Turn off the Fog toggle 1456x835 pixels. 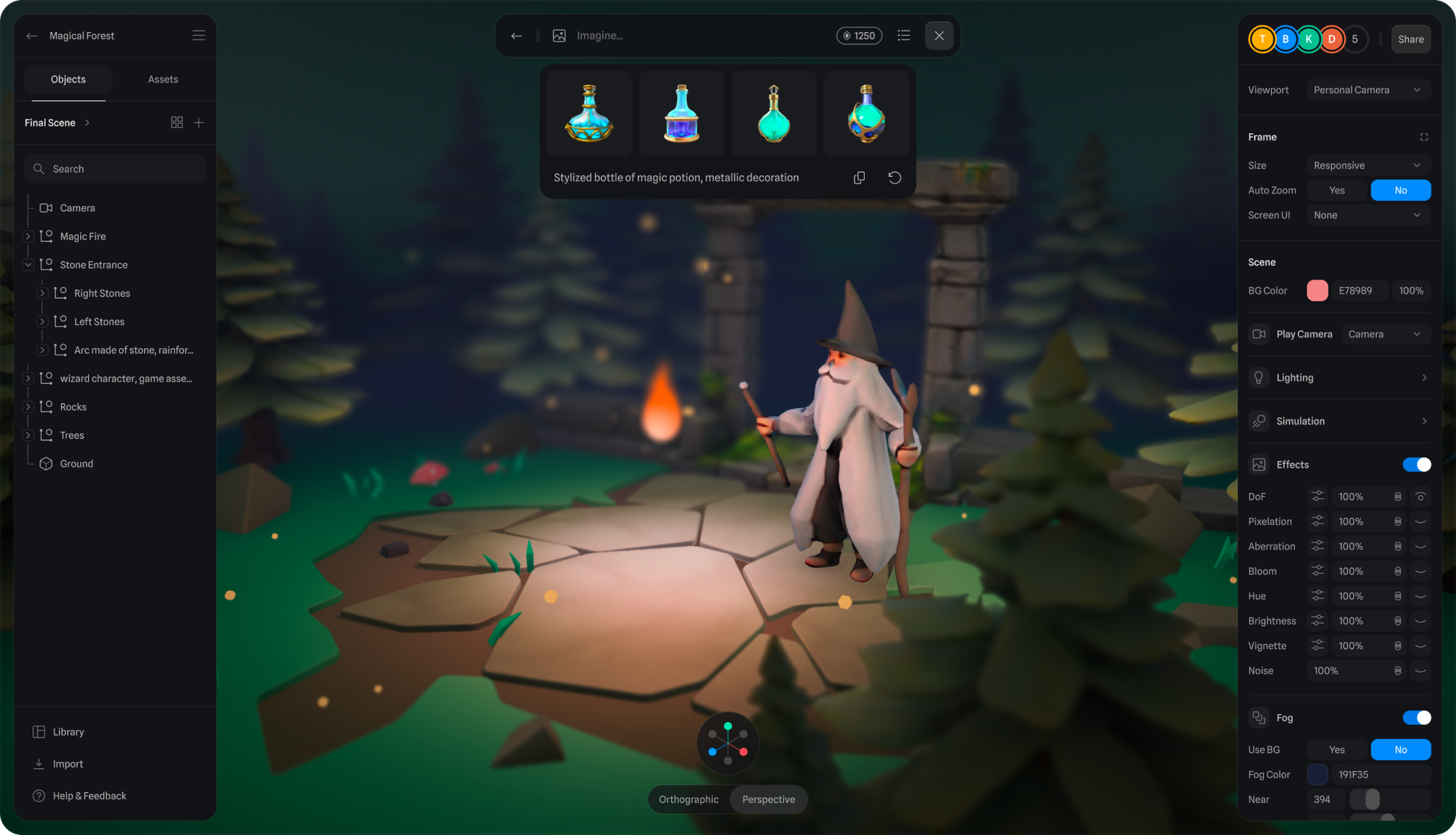pos(1416,718)
